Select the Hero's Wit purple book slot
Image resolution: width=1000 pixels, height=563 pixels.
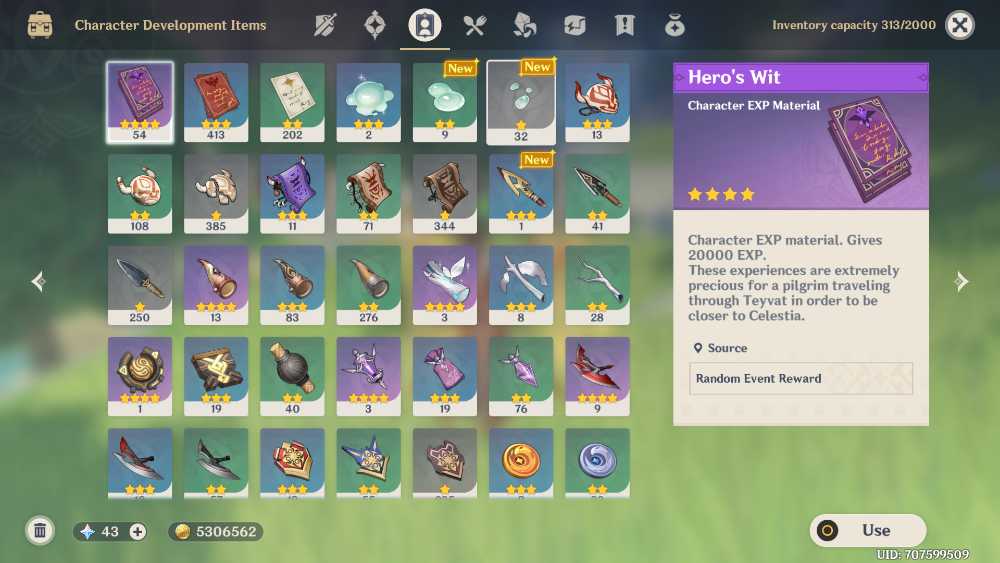(140, 102)
